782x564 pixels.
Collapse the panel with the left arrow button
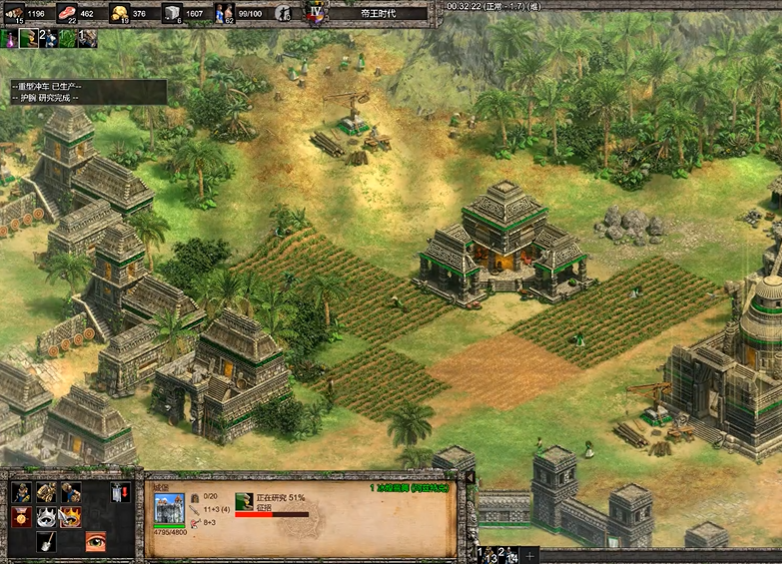pos(471,478)
